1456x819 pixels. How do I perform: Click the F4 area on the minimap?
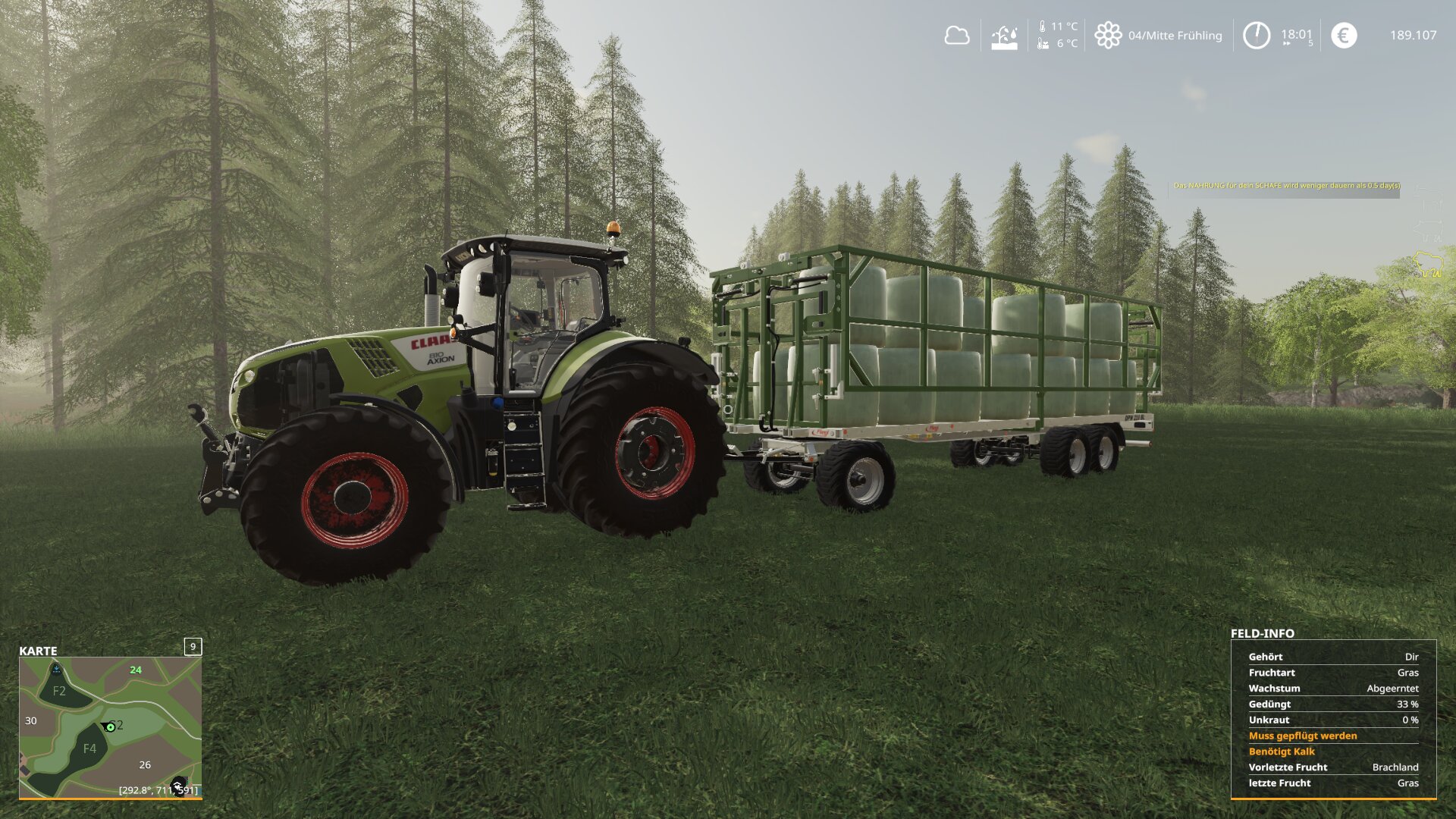pyautogui.click(x=89, y=748)
